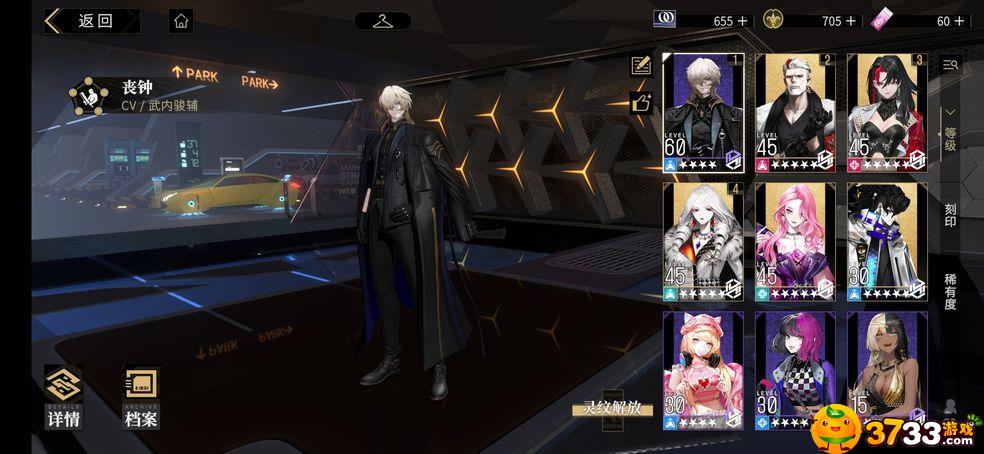Select the level 15 gold-outfit character card
The image size is (984, 454).
886,370
